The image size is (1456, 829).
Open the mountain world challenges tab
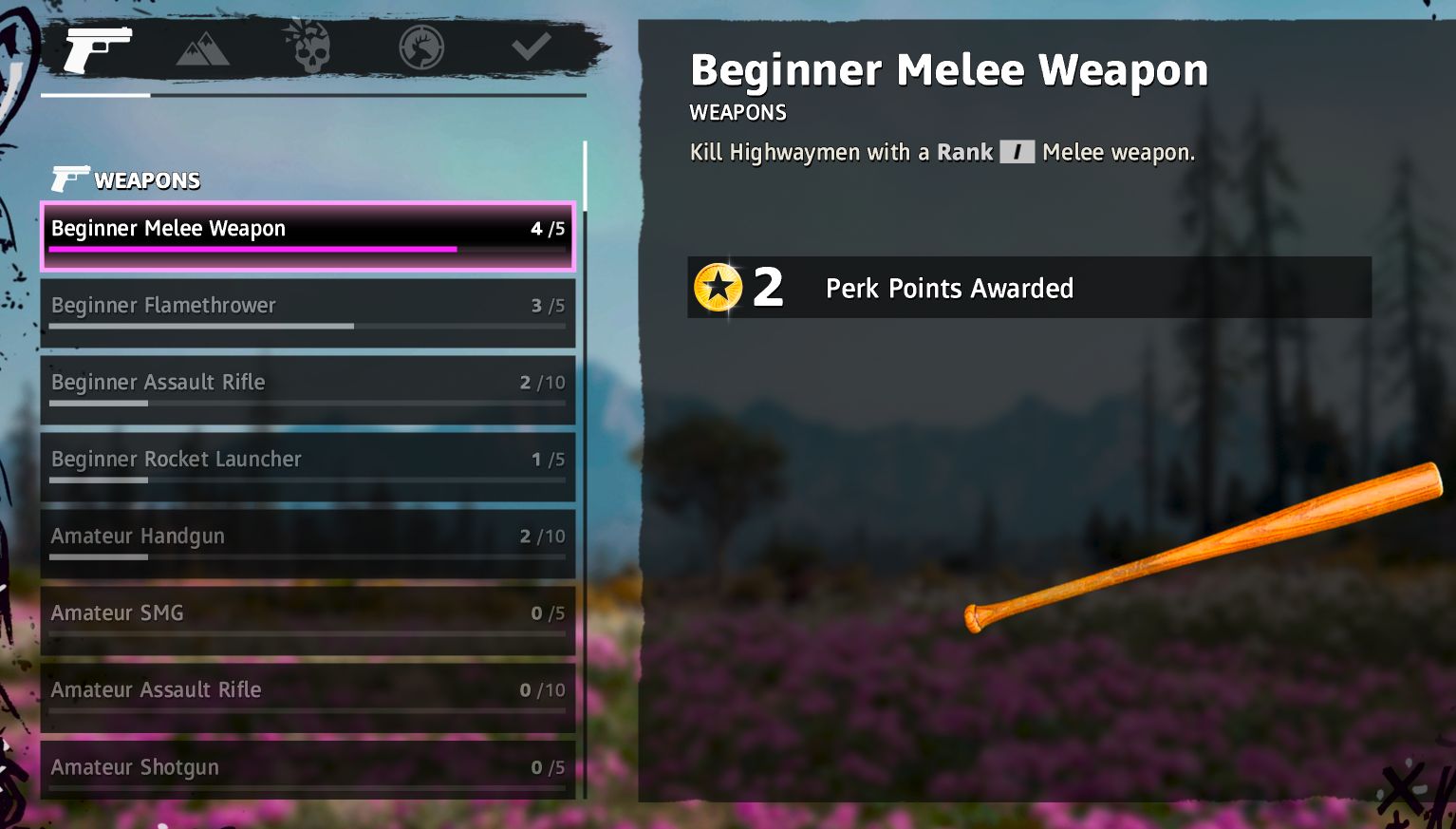202,47
